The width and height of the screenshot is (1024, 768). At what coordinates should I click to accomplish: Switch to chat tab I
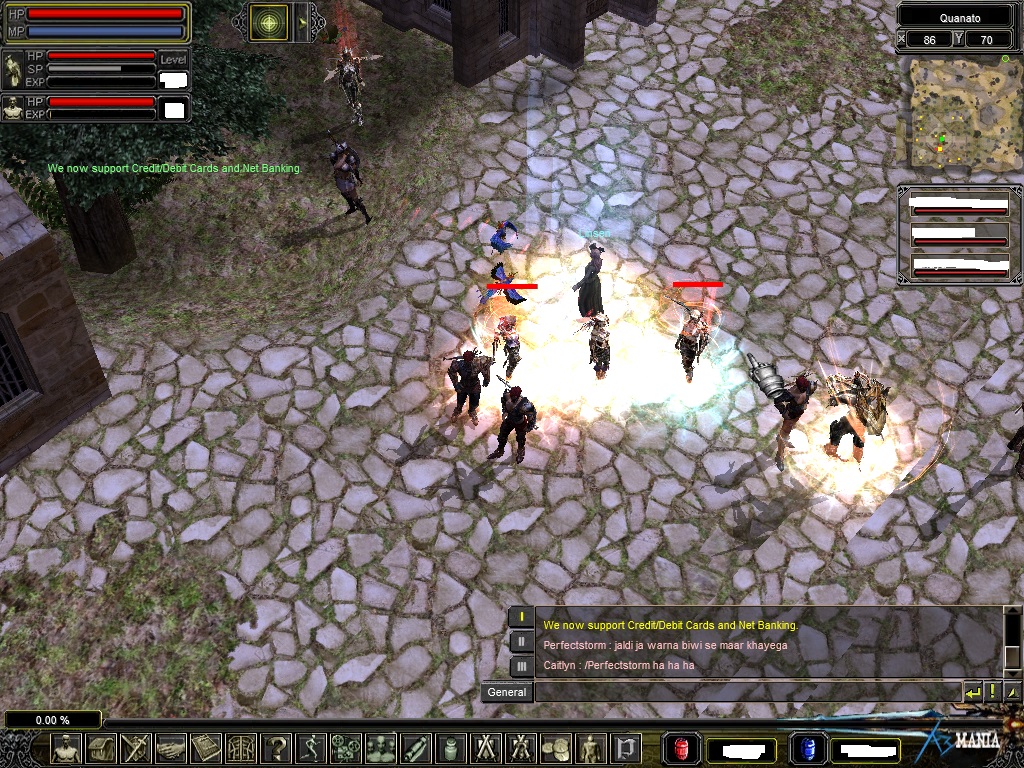point(521,617)
